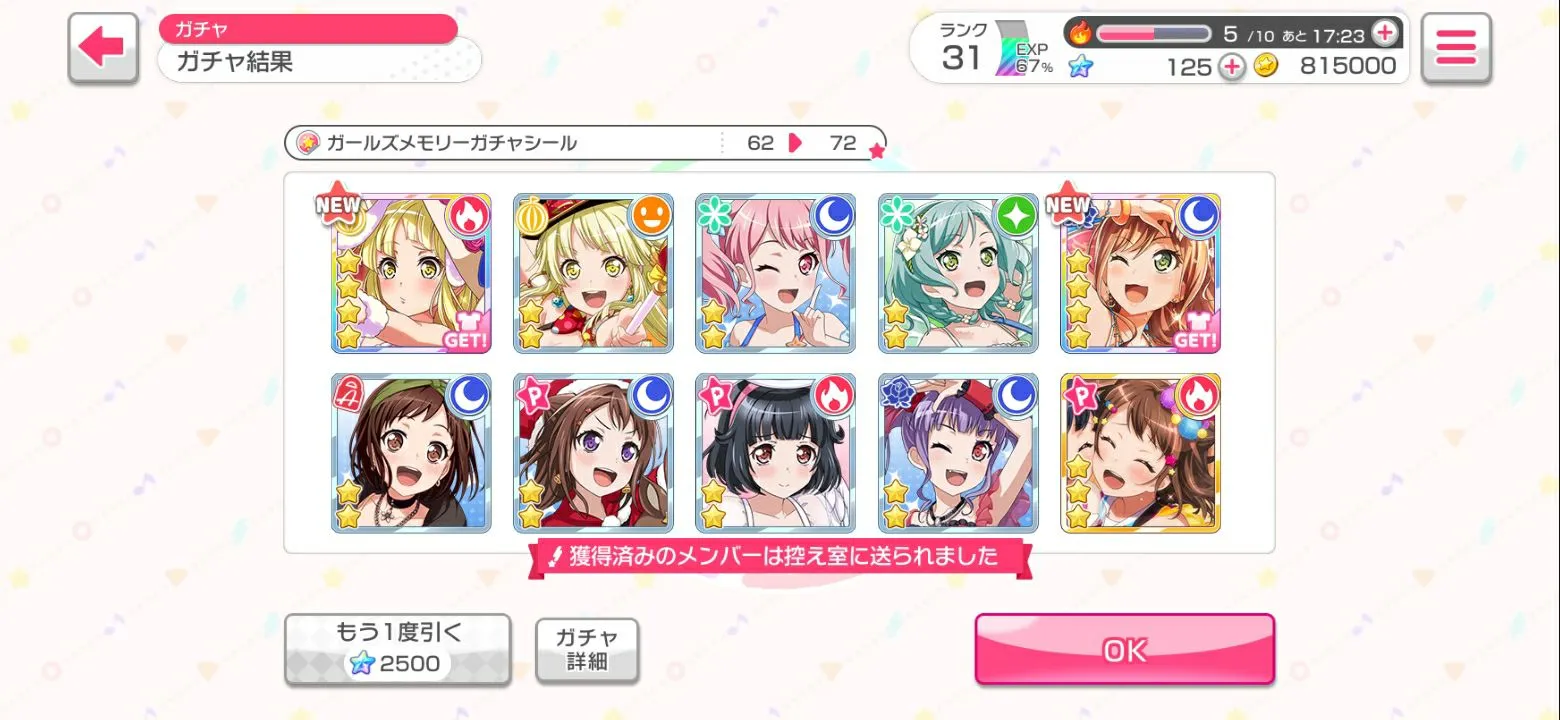View the gold-framed brunette with hair baubles

(1140, 453)
